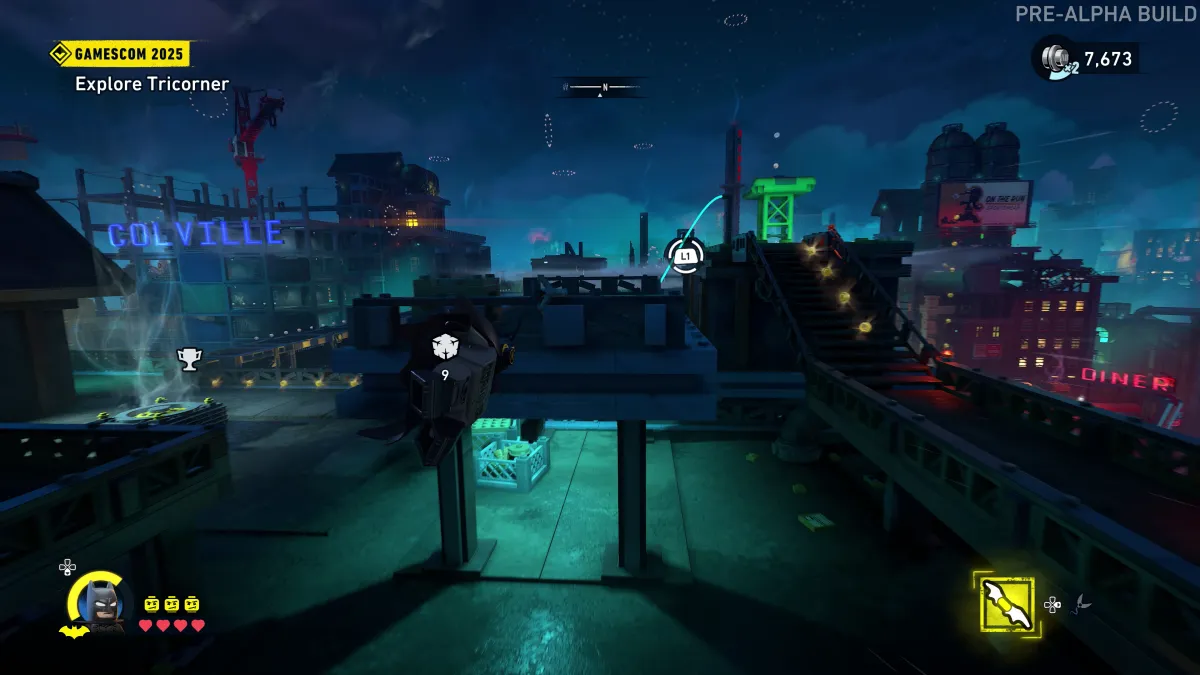The width and height of the screenshot is (1200, 675).
Task: Click the Gamescom 2025 quest banner
Action: pos(120,54)
